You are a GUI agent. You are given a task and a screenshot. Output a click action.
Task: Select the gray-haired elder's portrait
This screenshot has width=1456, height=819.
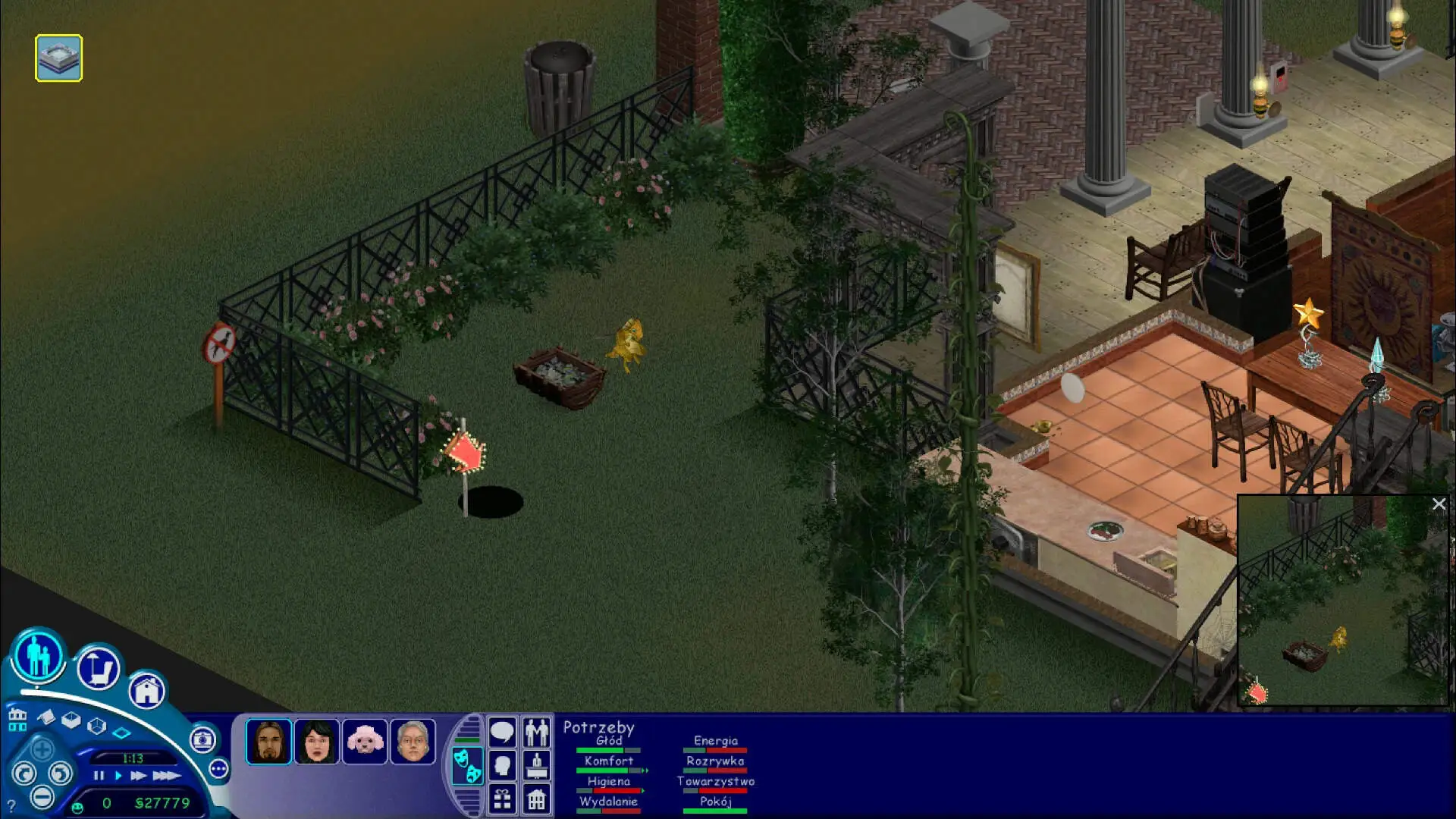[x=413, y=741]
